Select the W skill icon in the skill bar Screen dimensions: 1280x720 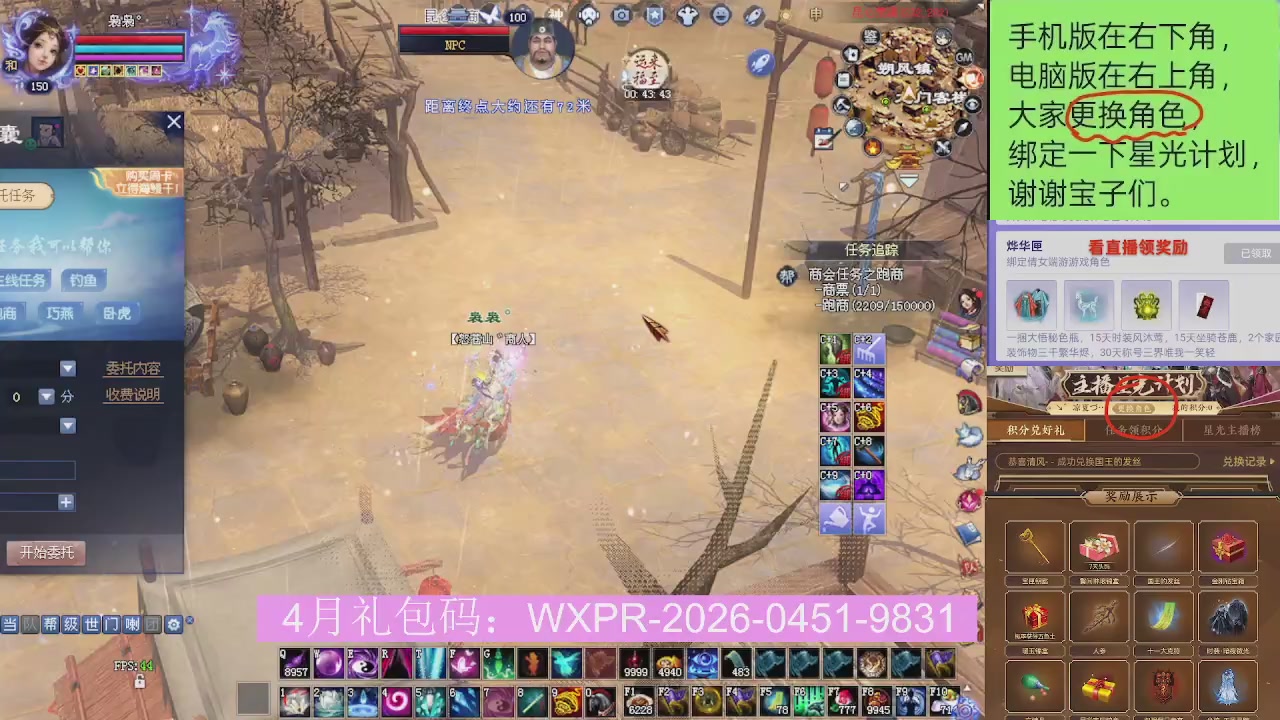[x=329, y=663]
